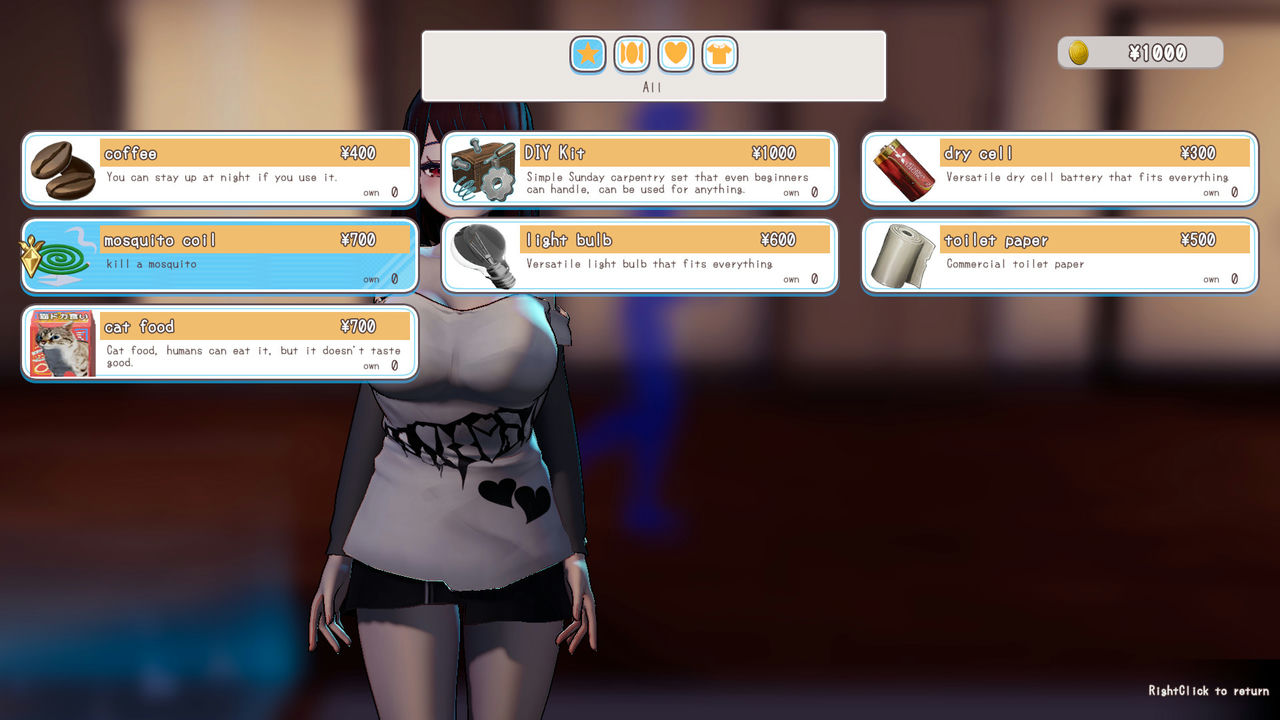The height and width of the screenshot is (720, 1280).
Task: Select the coffee shop item
Action: (x=220, y=169)
